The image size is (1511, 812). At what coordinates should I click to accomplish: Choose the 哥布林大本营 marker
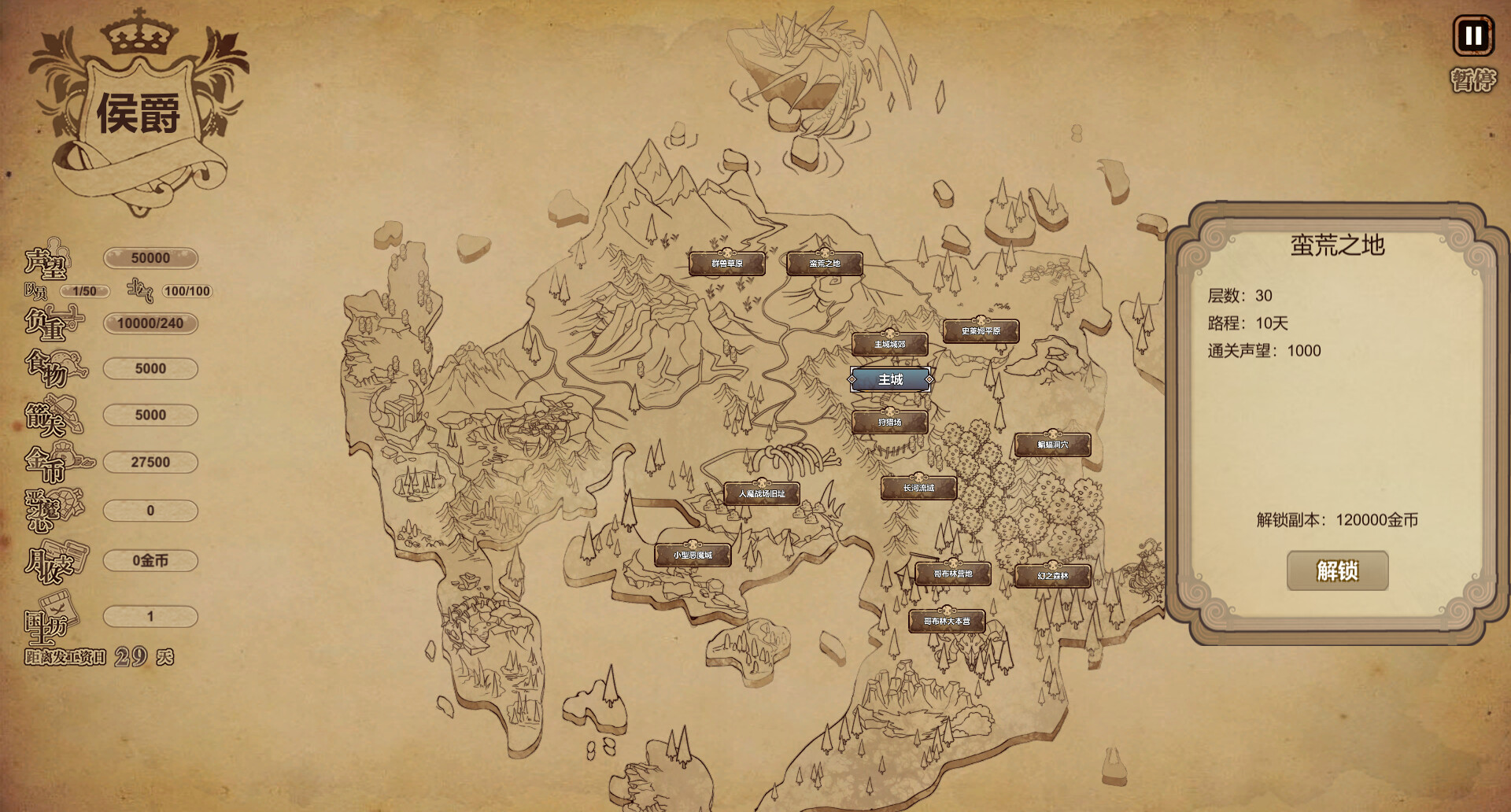pos(947,622)
